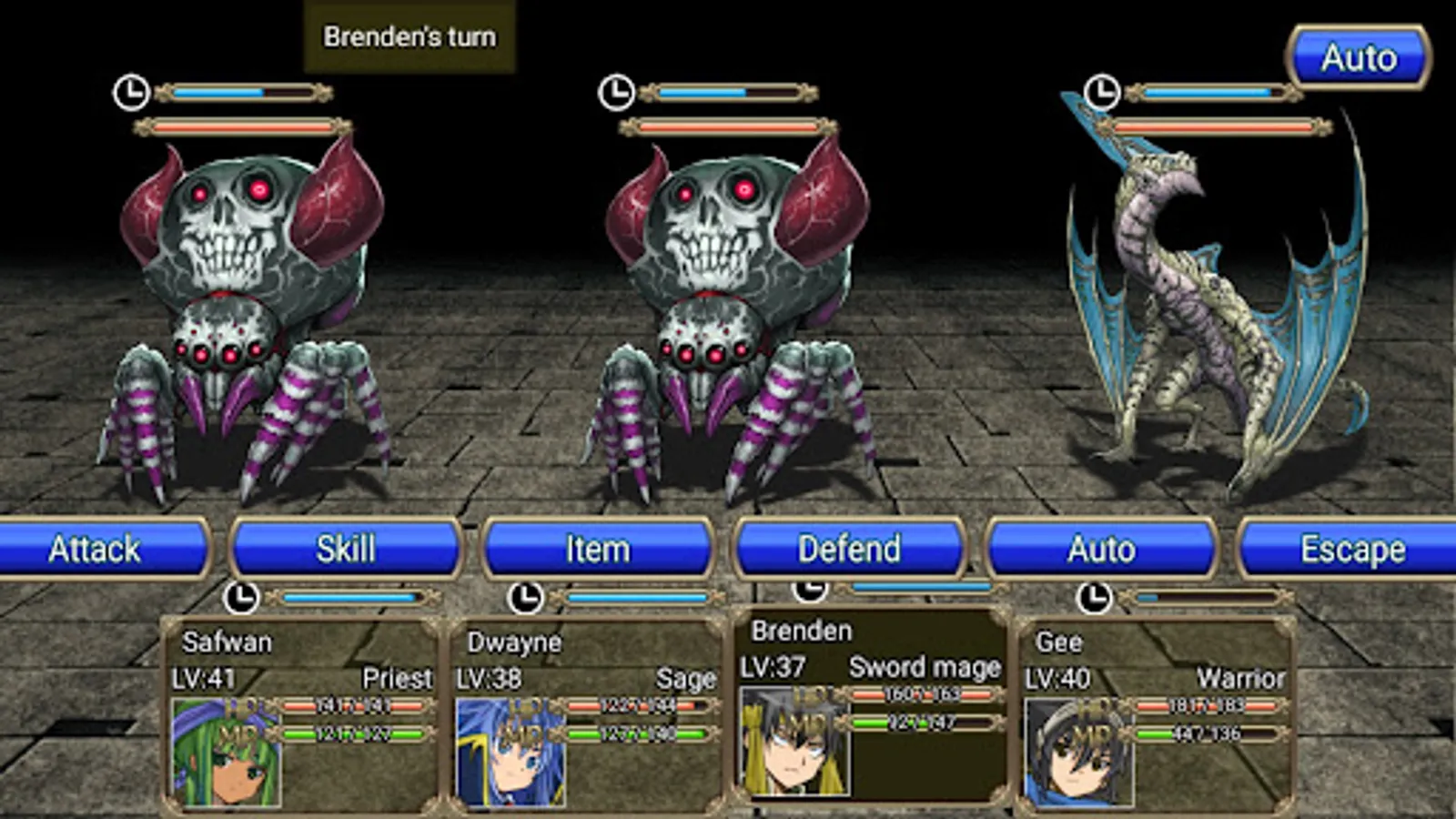This screenshot has width=1456, height=819.
Task: Choose the Attack command
Action: pos(100,549)
